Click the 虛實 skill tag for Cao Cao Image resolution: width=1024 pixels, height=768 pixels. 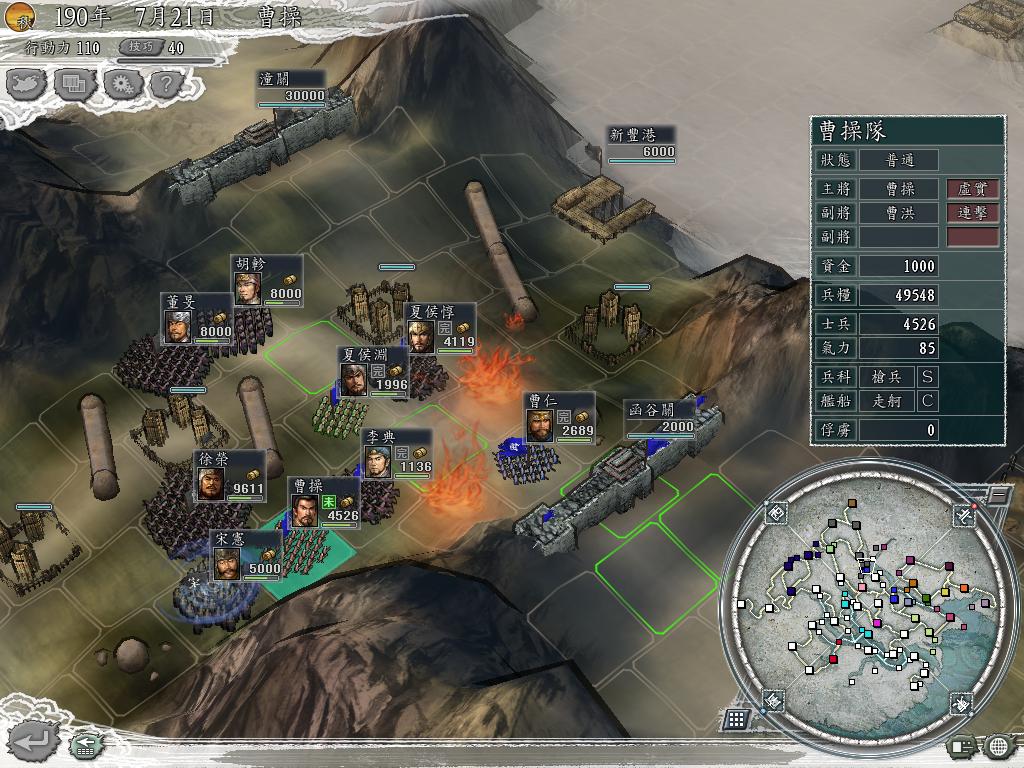pyautogui.click(x=973, y=188)
